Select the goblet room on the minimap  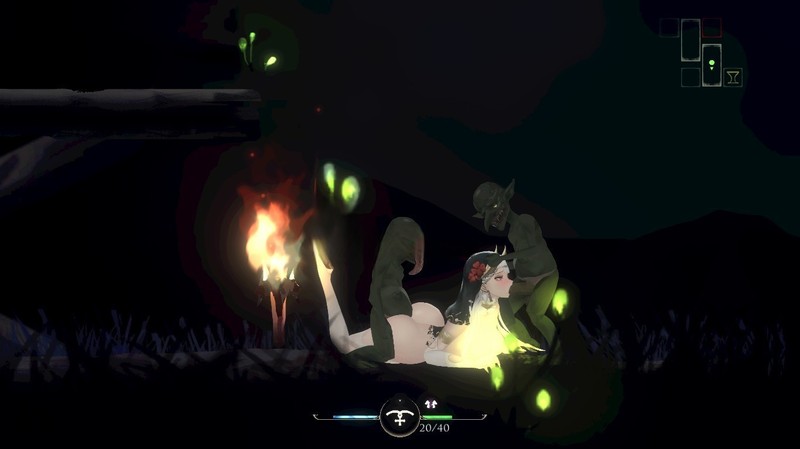pos(733,77)
